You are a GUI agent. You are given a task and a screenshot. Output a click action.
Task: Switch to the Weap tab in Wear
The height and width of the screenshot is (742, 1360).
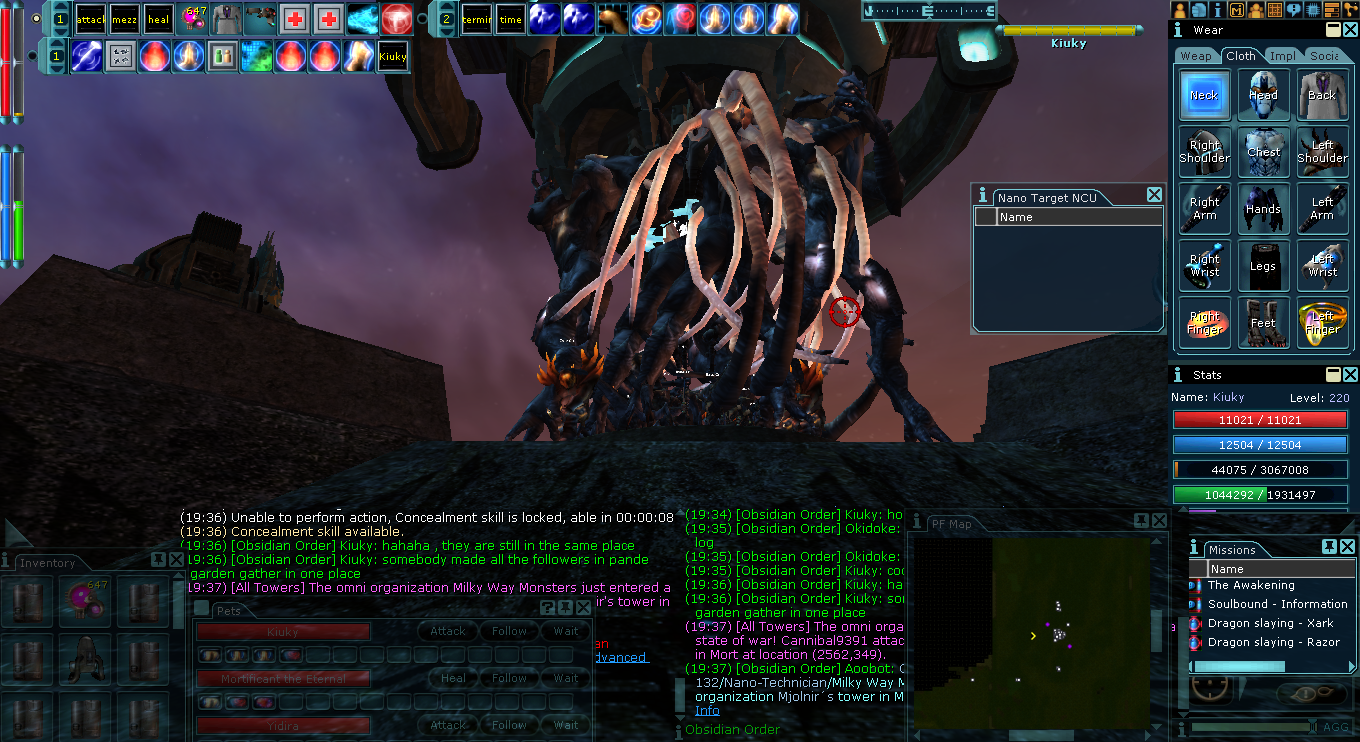pos(1196,56)
